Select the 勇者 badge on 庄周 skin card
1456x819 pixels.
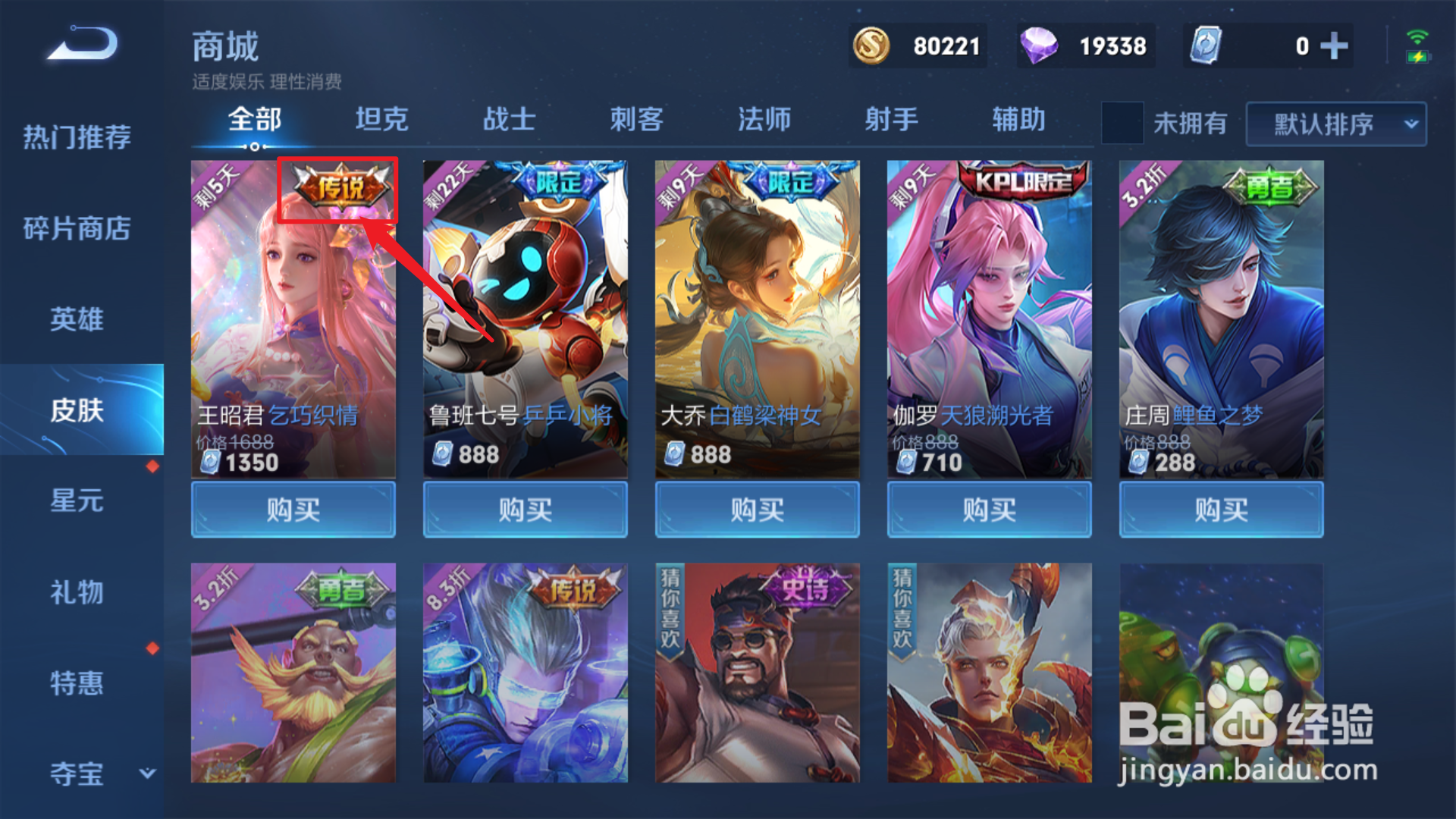tap(1272, 184)
